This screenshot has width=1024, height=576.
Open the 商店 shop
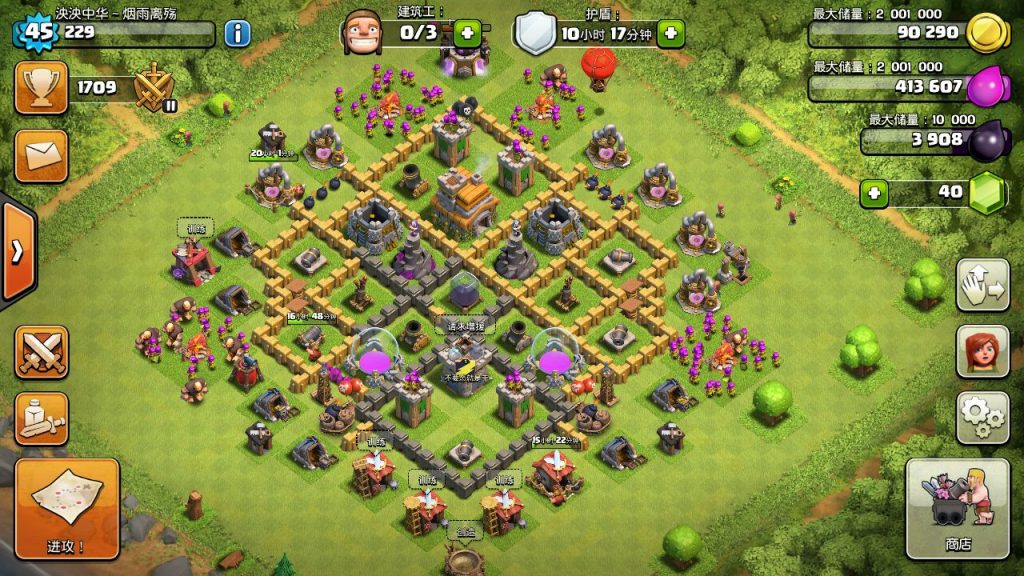[x=957, y=508]
